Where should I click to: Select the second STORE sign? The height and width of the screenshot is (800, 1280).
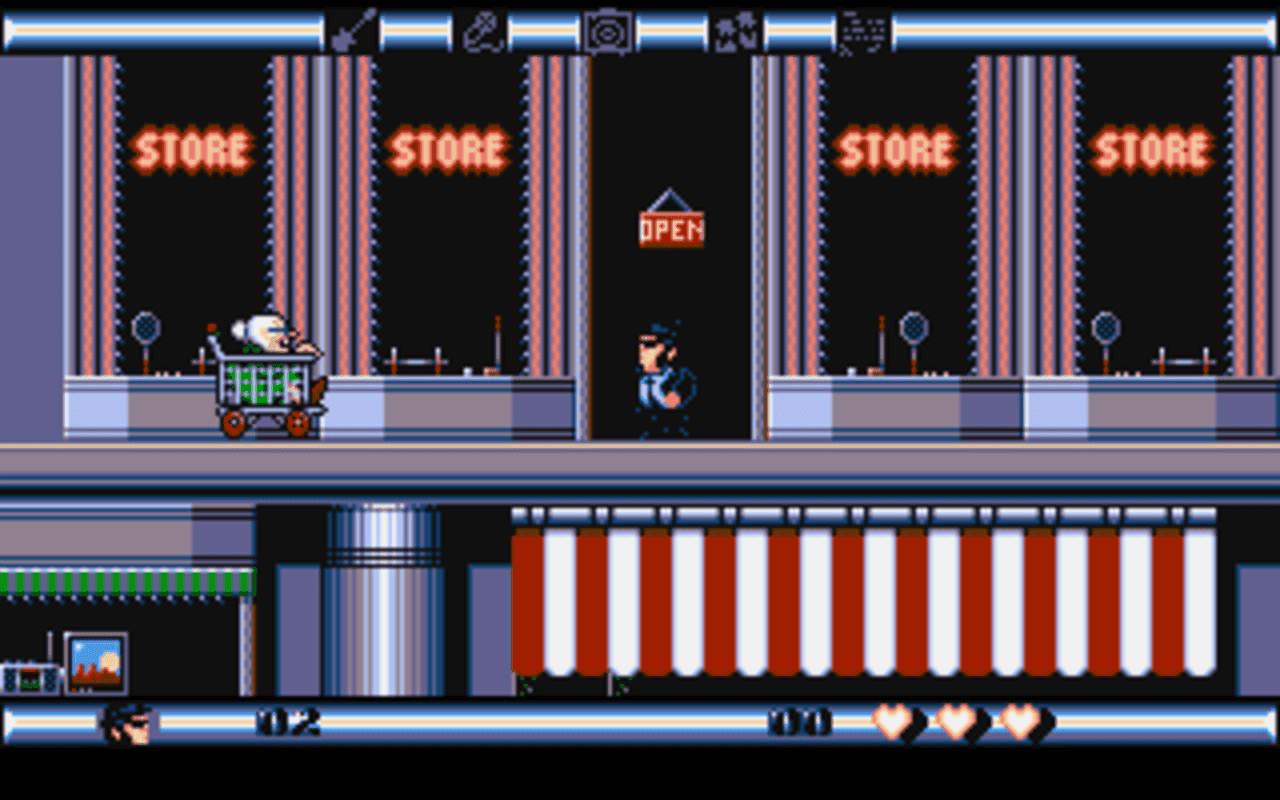449,148
